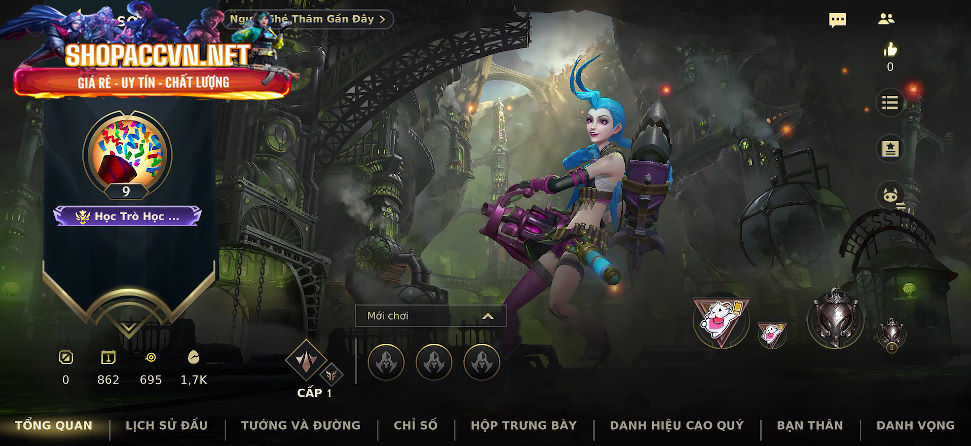Click the cat face round button
The height and width of the screenshot is (446, 971).
(x=890, y=196)
